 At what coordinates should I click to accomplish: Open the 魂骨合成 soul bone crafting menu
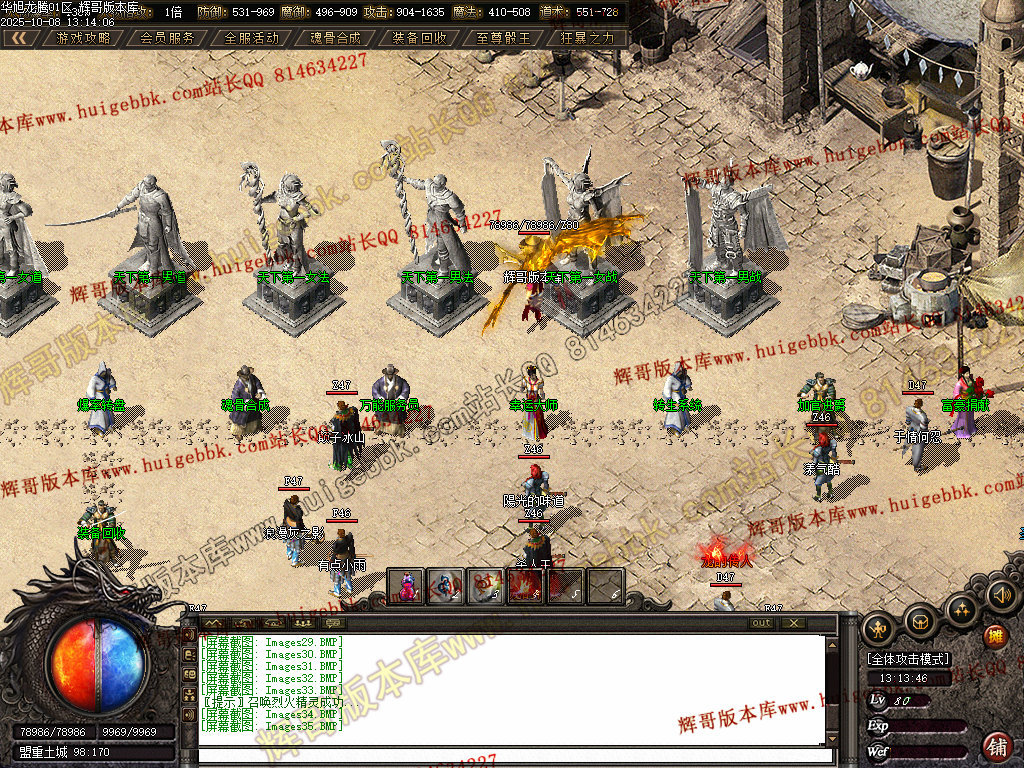click(x=336, y=38)
